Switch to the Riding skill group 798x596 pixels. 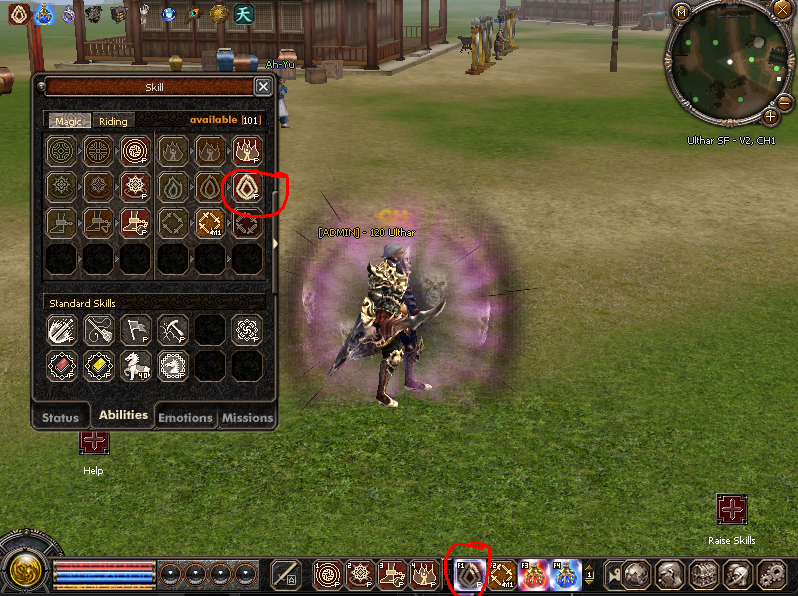point(113,121)
